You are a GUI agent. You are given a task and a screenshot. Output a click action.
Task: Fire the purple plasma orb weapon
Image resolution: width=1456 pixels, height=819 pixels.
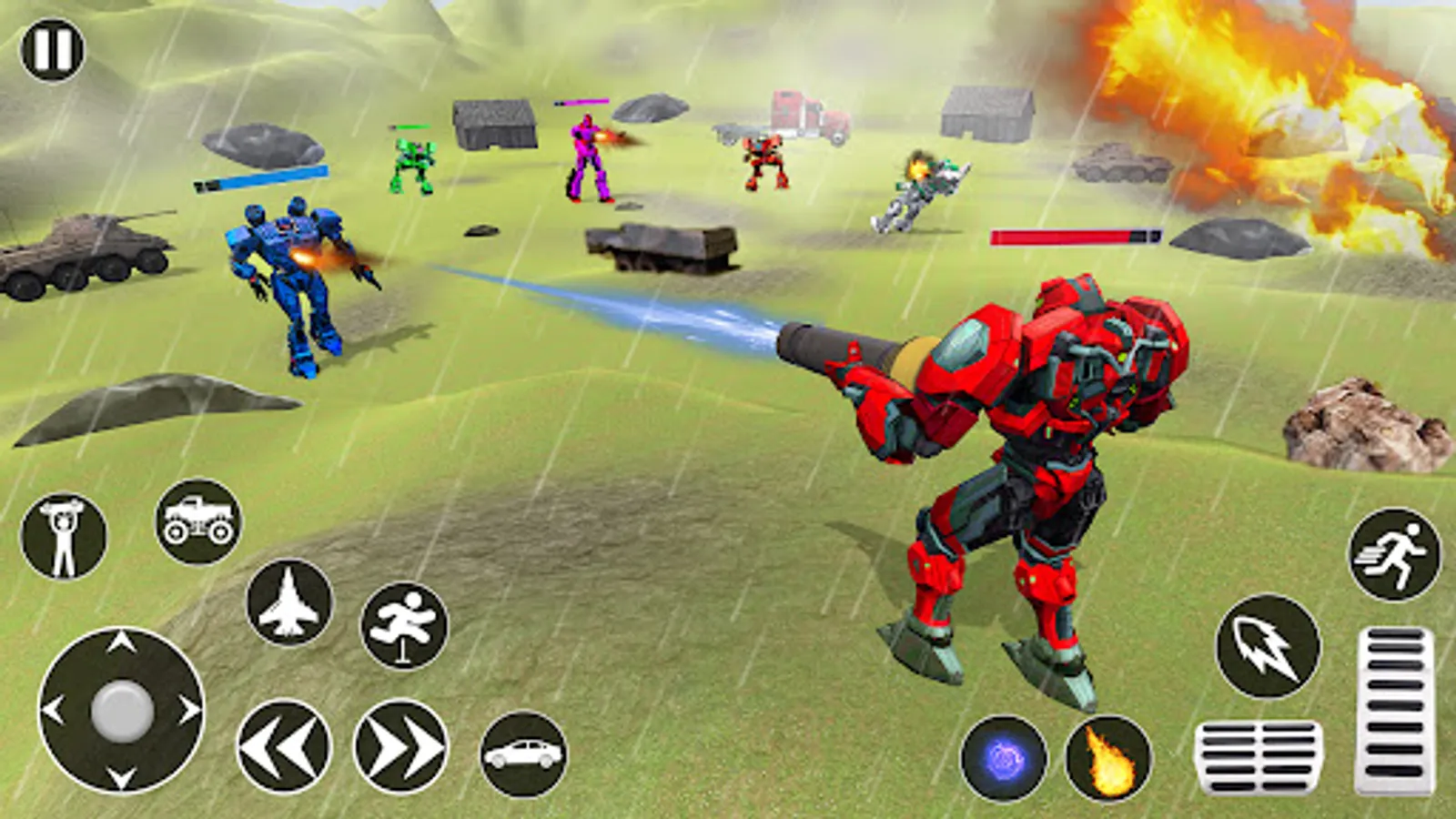(1006, 759)
